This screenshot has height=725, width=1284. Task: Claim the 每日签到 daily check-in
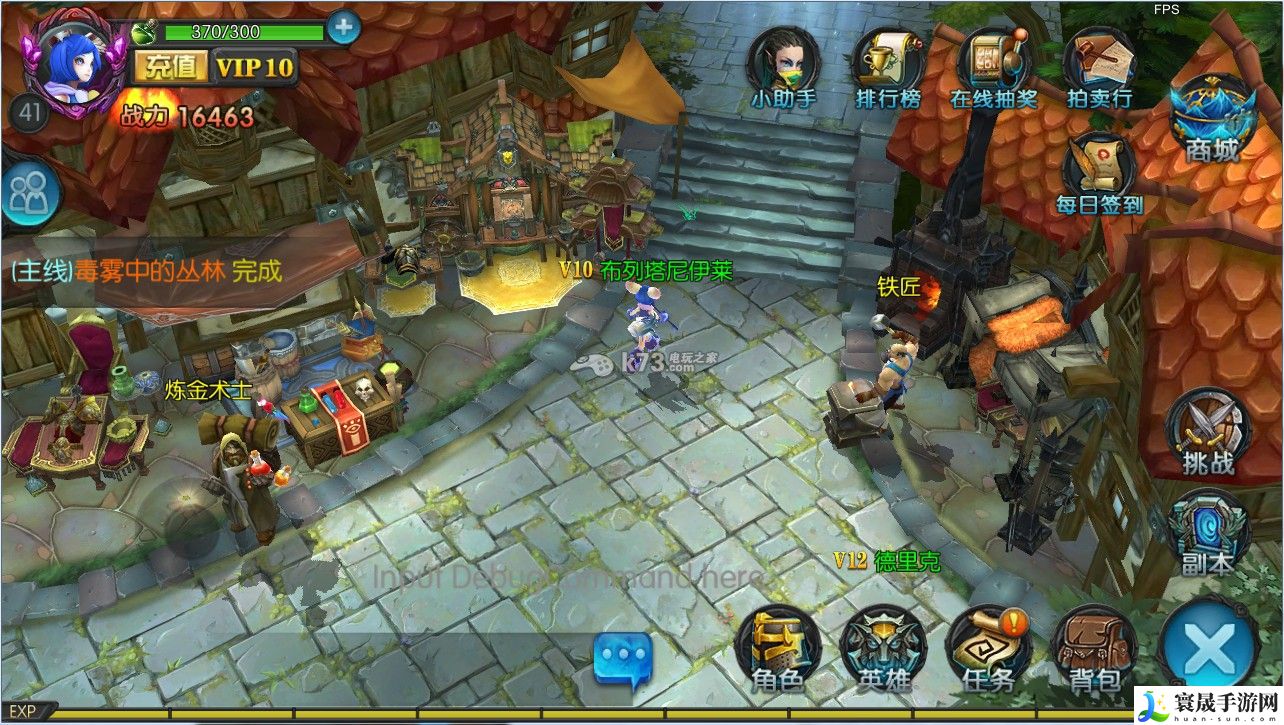coord(1099,170)
